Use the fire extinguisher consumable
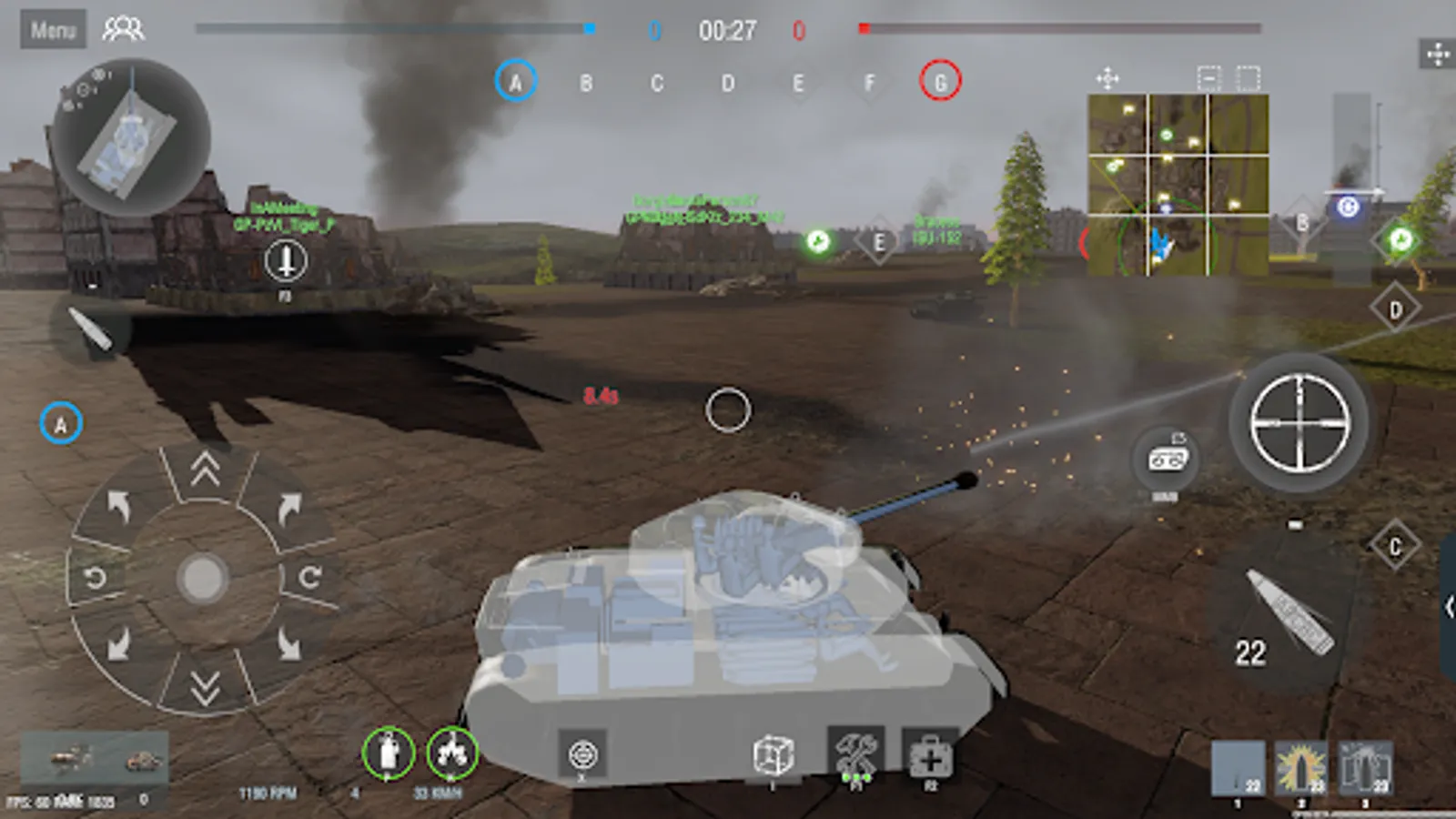 coord(387,753)
